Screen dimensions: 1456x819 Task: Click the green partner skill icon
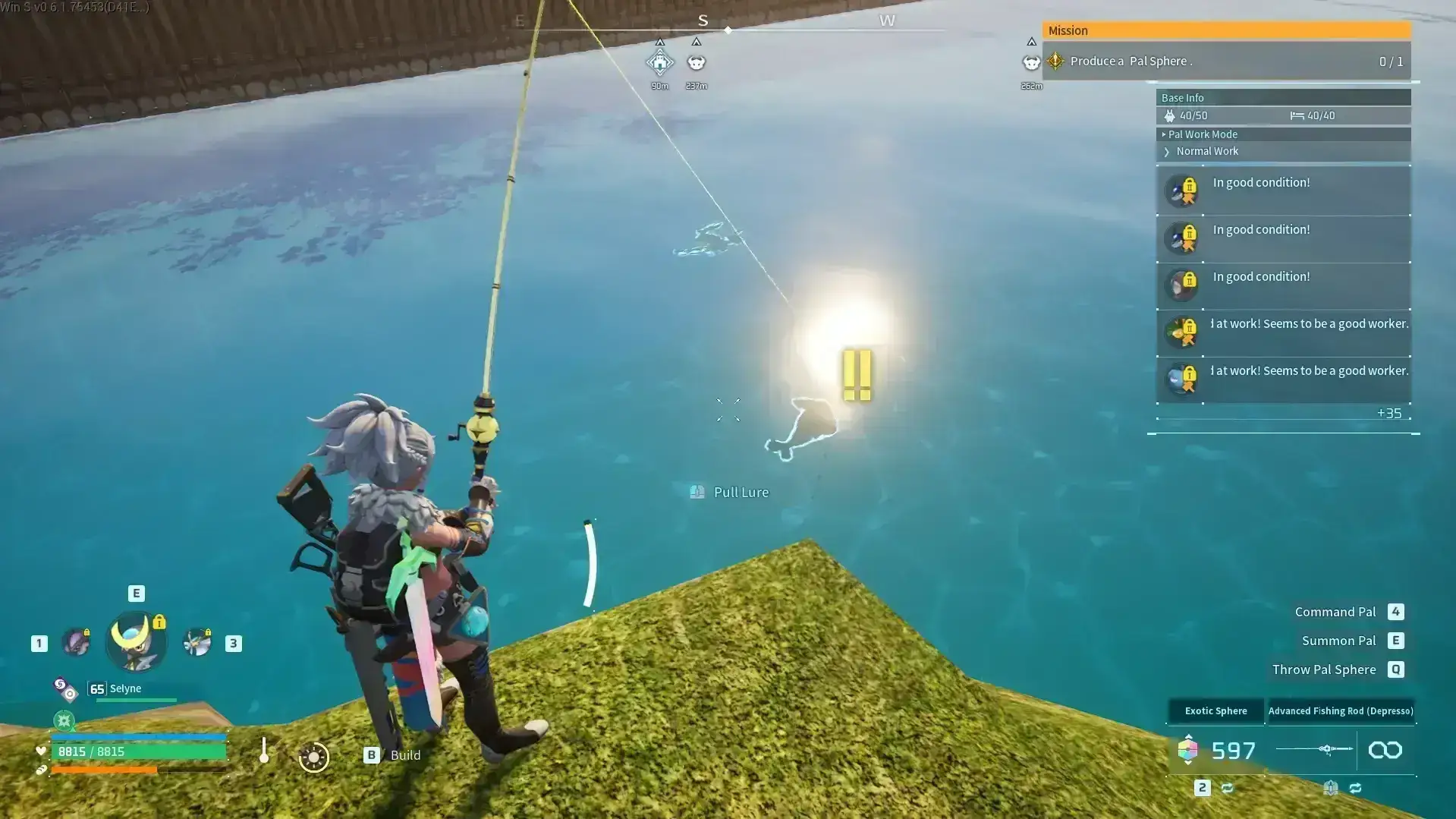(64, 720)
